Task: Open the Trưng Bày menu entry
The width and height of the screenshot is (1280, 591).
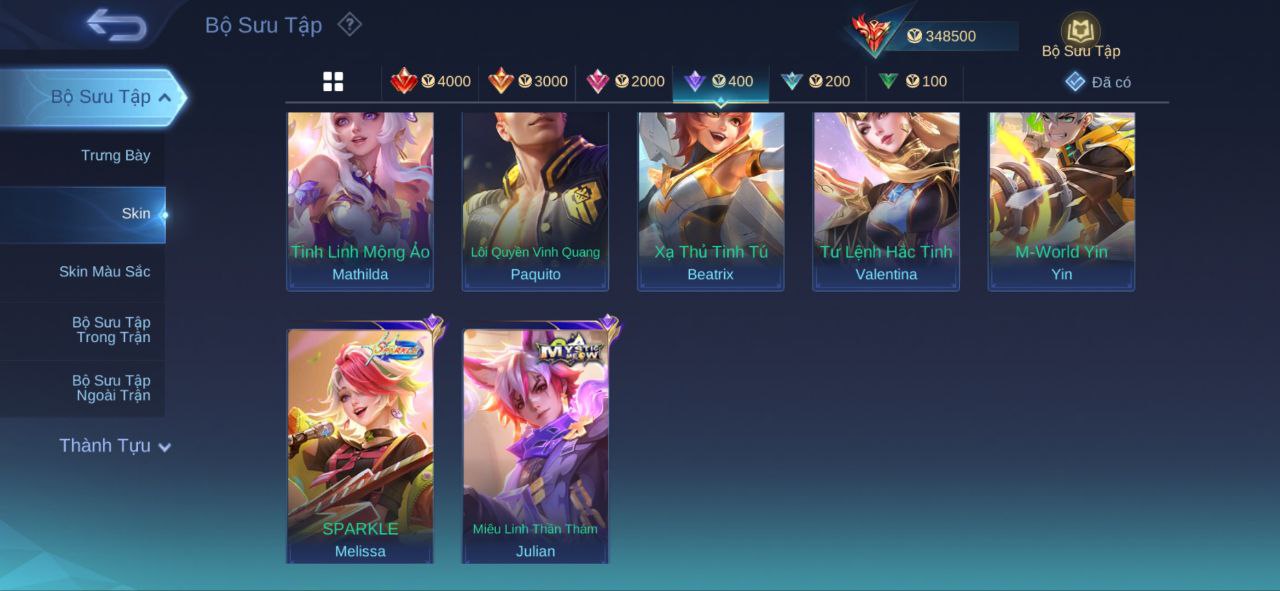Action: (x=115, y=155)
